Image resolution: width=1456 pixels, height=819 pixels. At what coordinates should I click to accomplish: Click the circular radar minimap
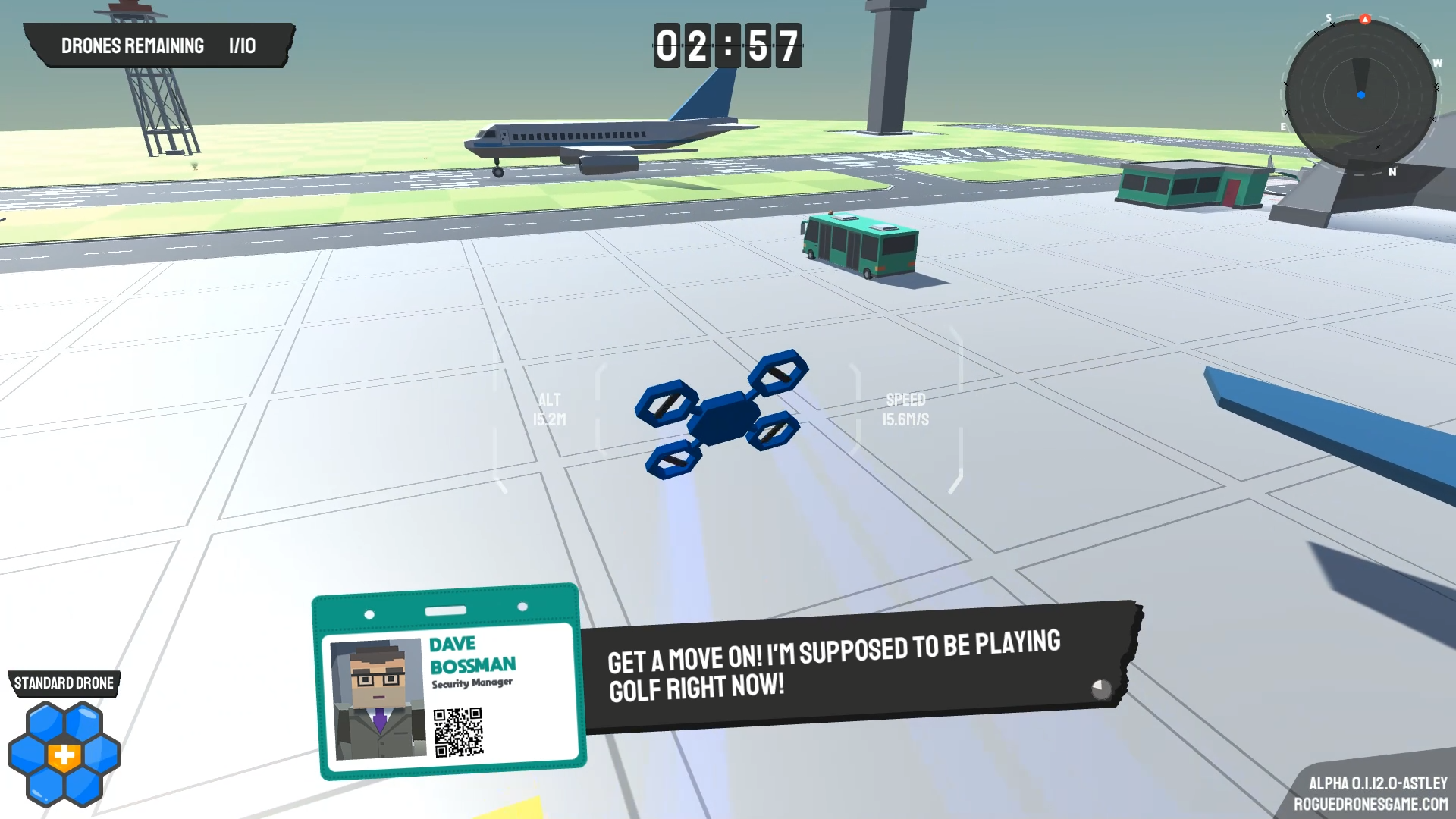pos(1360,95)
